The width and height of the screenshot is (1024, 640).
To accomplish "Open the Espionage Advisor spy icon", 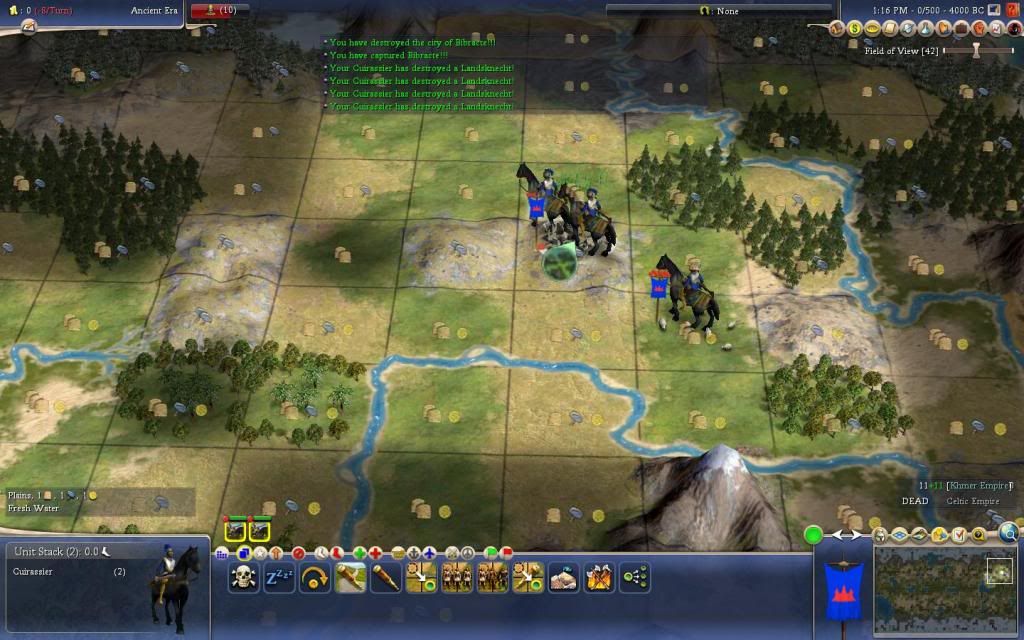I will [1014, 29].
